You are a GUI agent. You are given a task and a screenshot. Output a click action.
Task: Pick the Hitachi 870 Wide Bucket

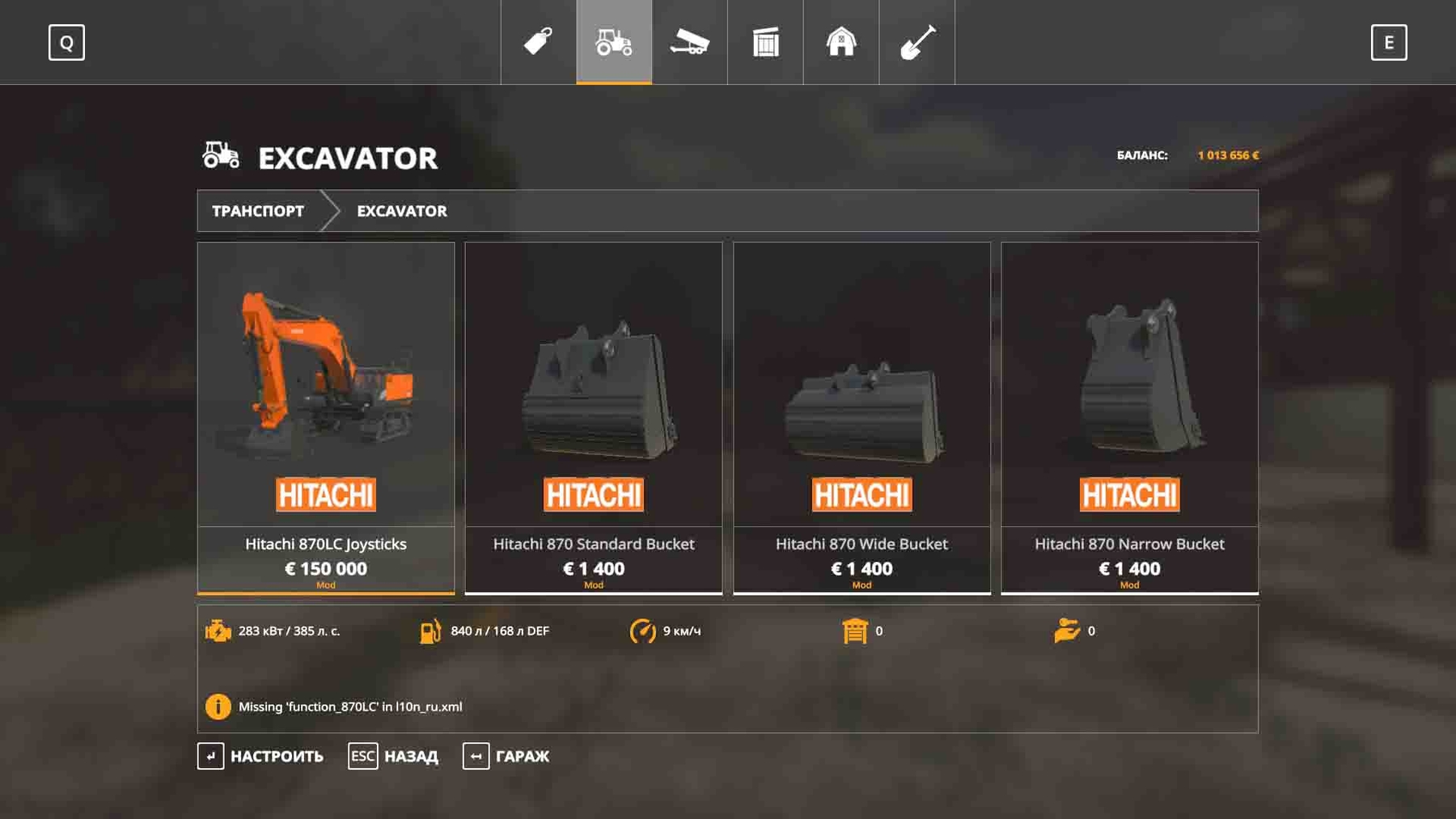(861, 417)
